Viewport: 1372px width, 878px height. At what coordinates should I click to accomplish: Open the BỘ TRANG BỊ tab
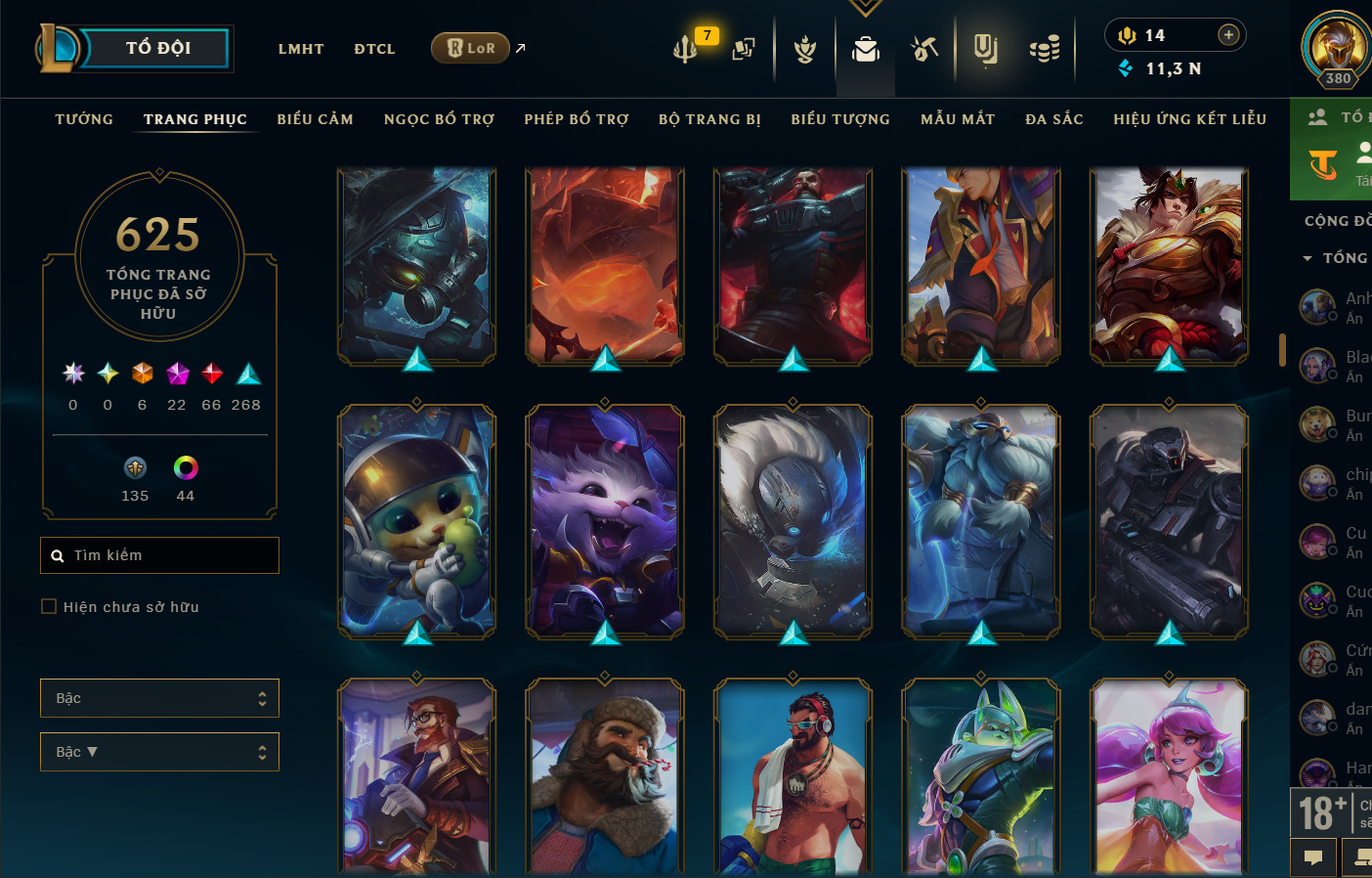point(709,119)
